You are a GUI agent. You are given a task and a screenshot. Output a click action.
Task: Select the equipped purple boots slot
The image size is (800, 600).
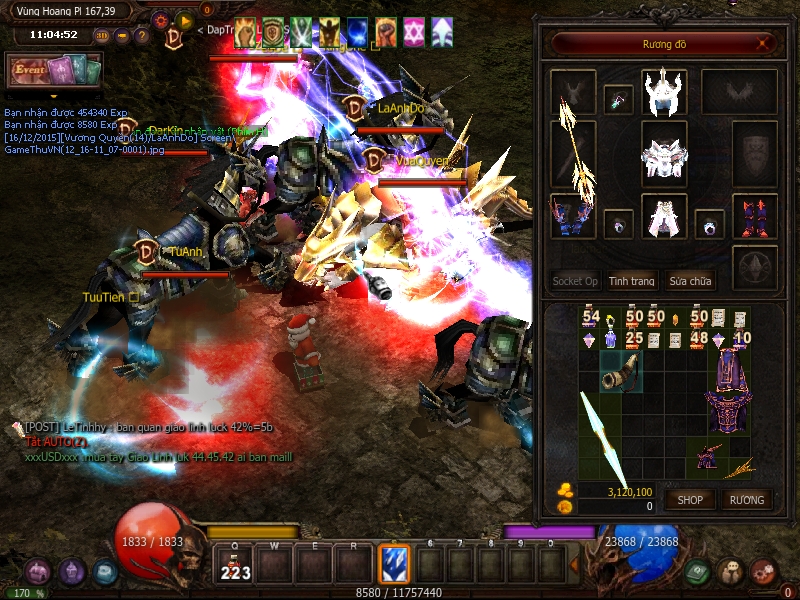pyautogui.click(x=754, y=217)
